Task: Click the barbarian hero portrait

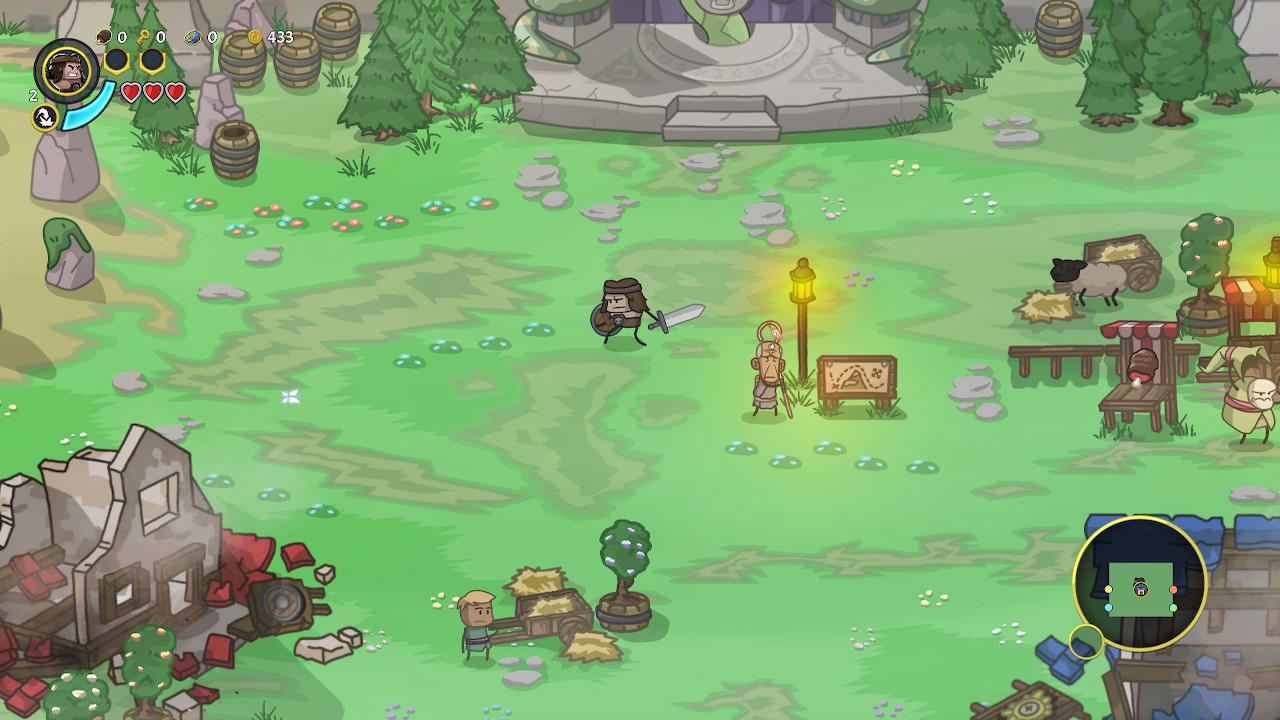Action: click(x=66, y=71)
